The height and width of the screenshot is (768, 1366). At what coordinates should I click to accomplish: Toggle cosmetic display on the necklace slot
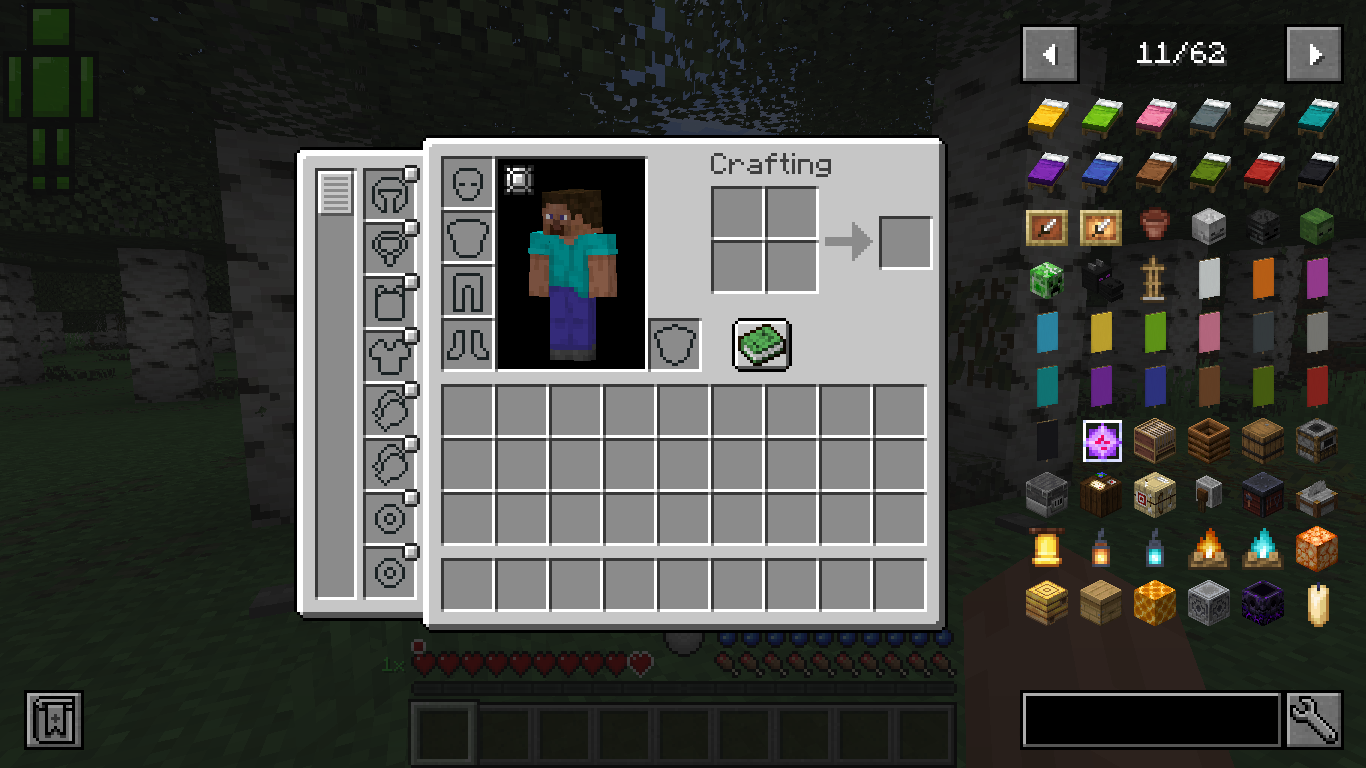coord(409,229)
